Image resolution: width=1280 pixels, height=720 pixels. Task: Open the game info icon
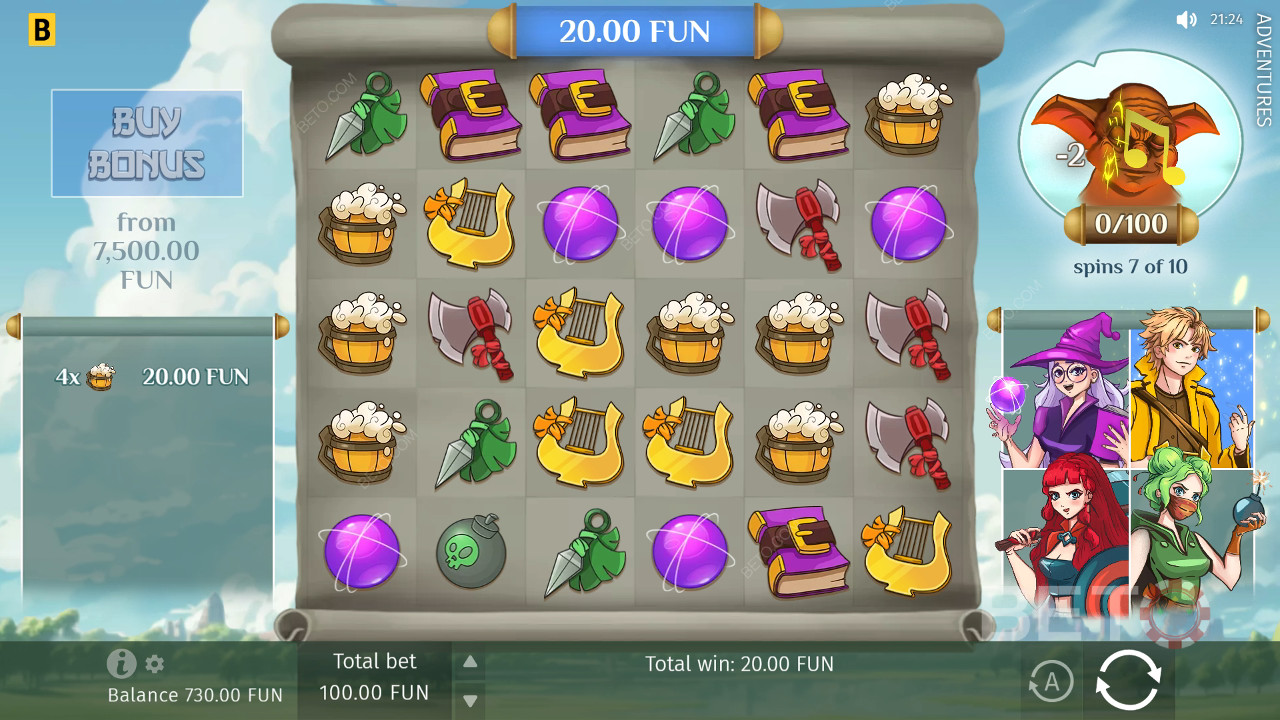pyautogui.click(x=121, y=663)
